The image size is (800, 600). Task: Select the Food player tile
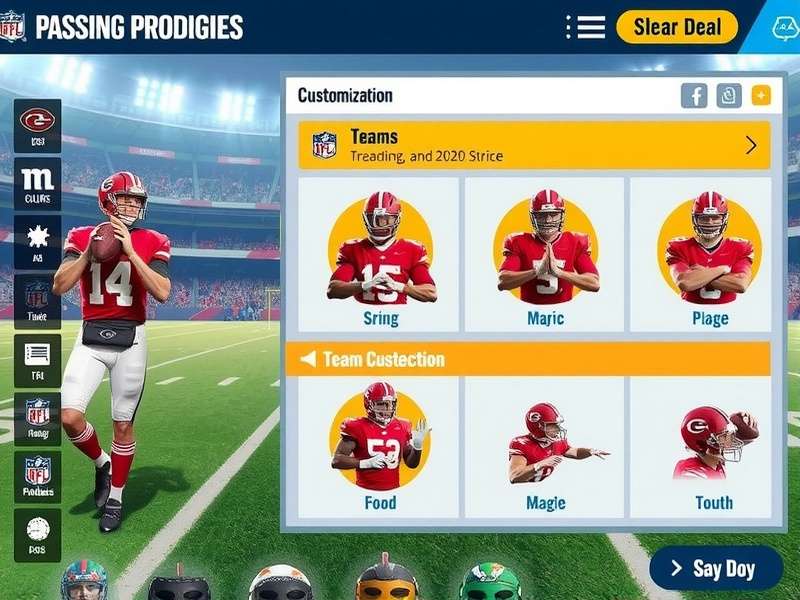[380, 447]
